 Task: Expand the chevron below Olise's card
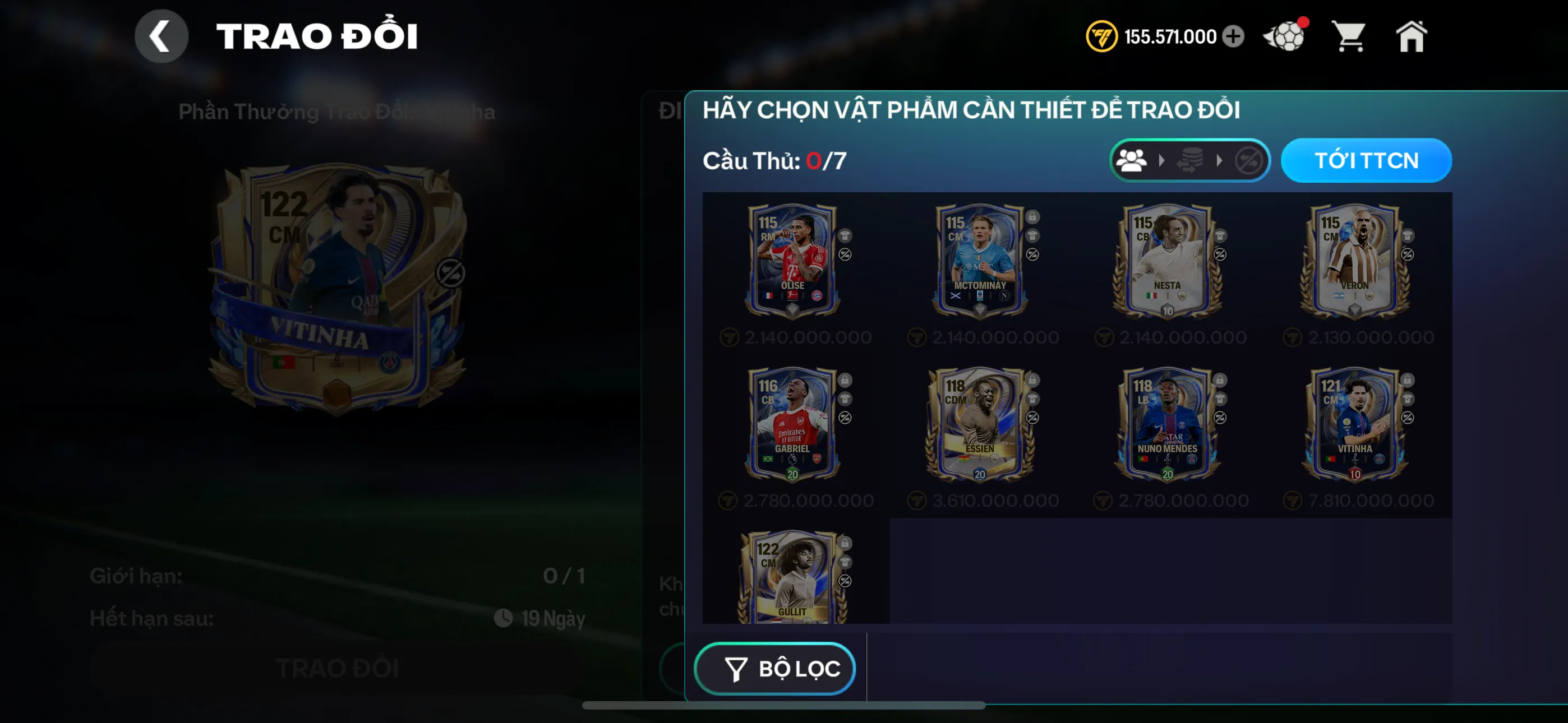pos(792,309)
